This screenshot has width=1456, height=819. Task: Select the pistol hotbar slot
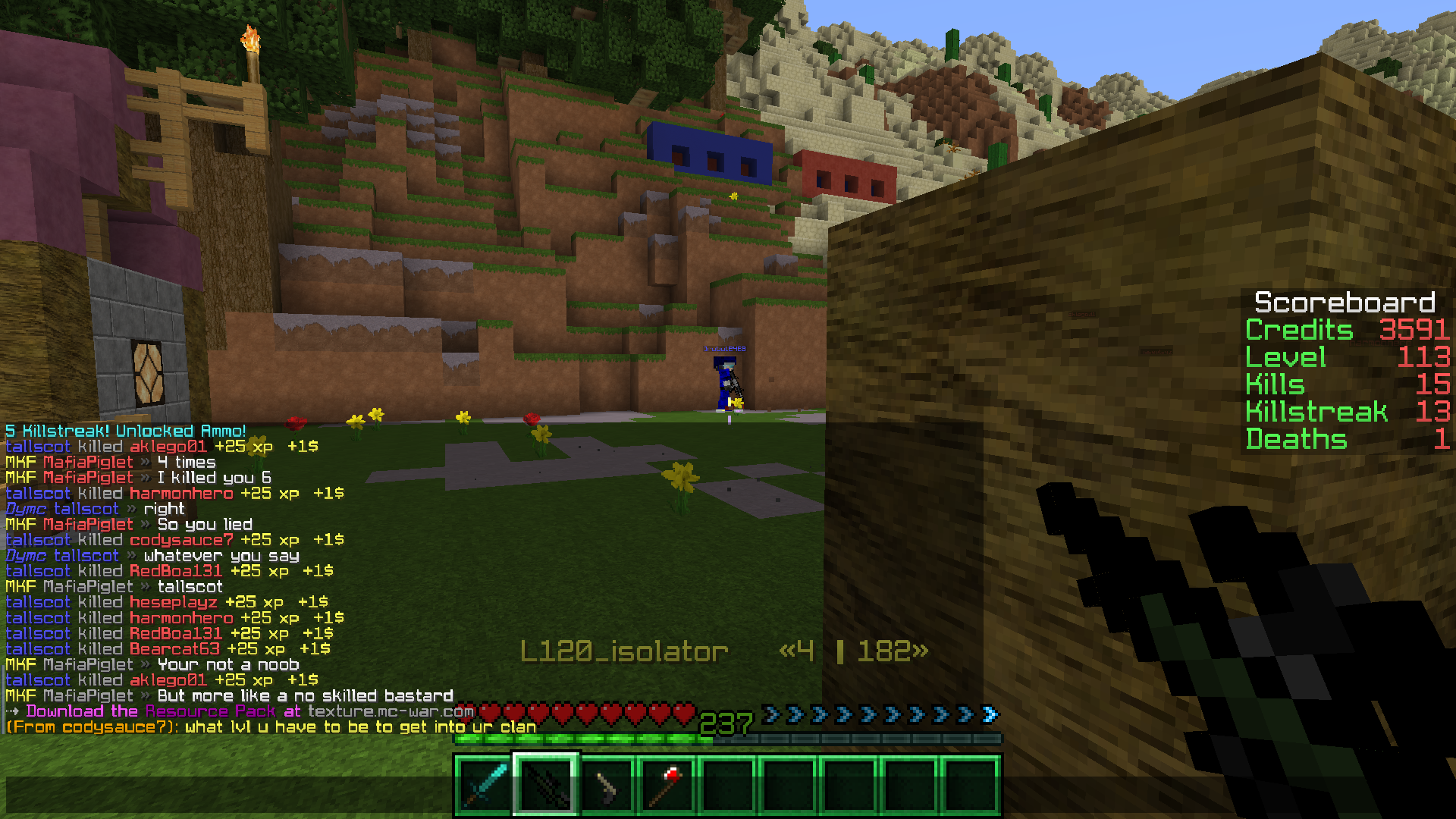(607, 786)
